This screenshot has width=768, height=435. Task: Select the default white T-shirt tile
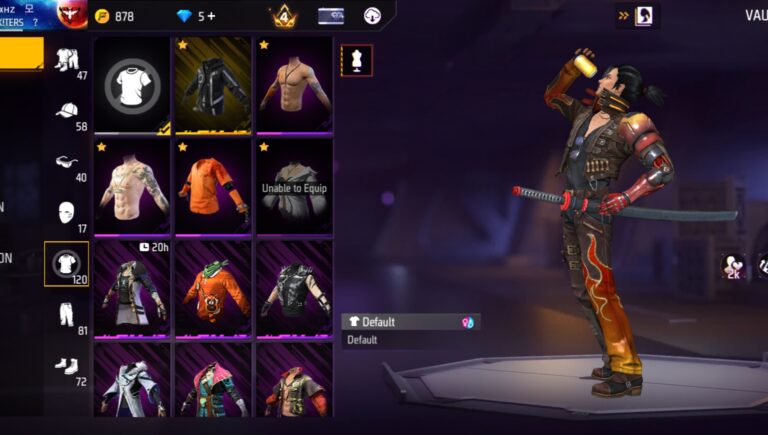131,85
